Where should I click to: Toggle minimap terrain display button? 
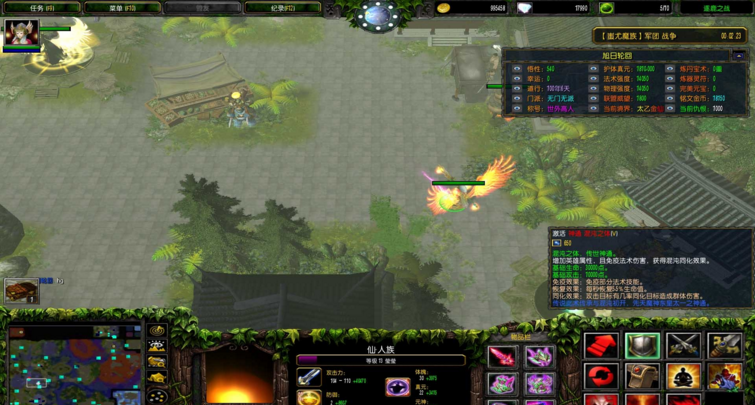pyautogui.click(x=157, y=347)
